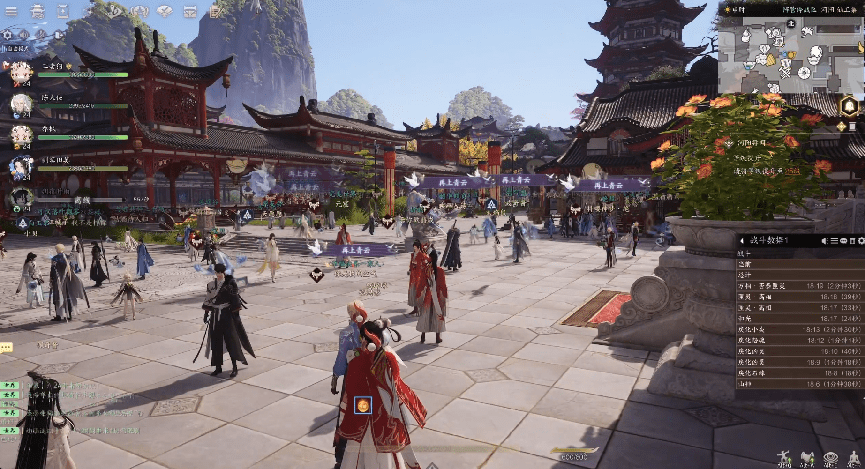Select the fourth party member's dark-haired portrait
Viewport: 865px width, 469px height.
21,167
